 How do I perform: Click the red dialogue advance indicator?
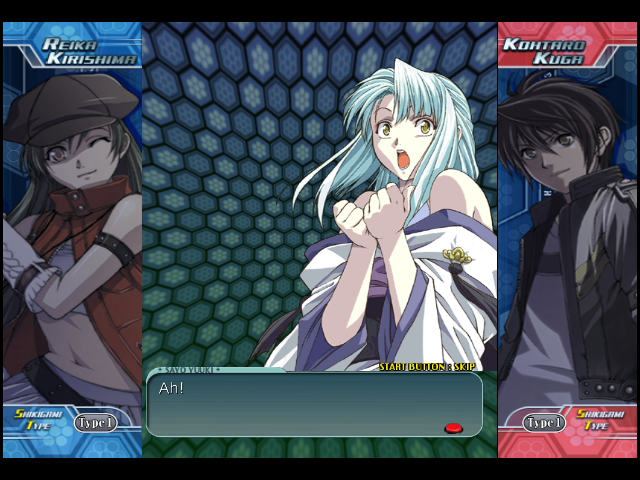[453, 428]
